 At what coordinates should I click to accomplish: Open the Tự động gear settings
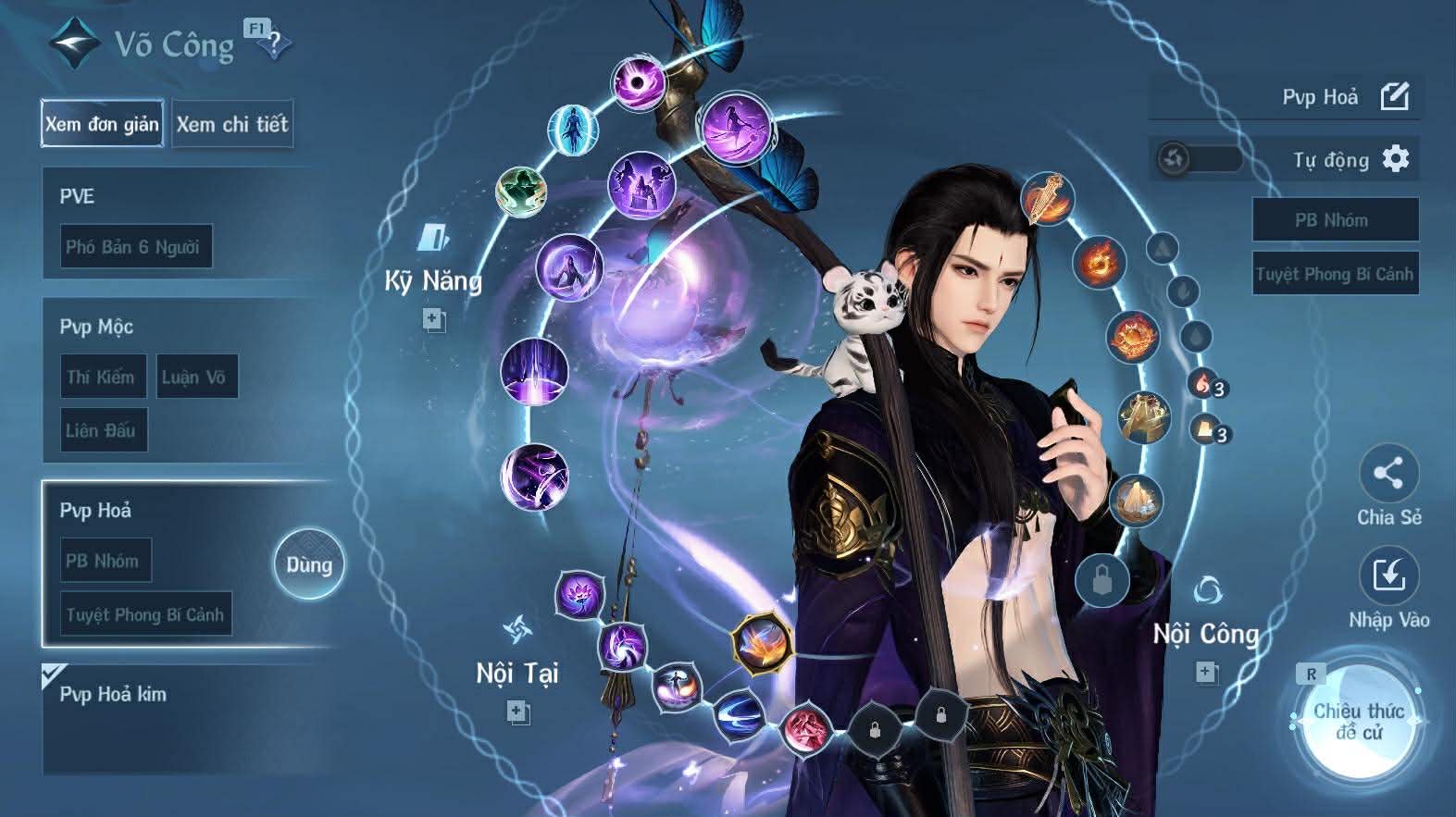tap(1395, 159)
